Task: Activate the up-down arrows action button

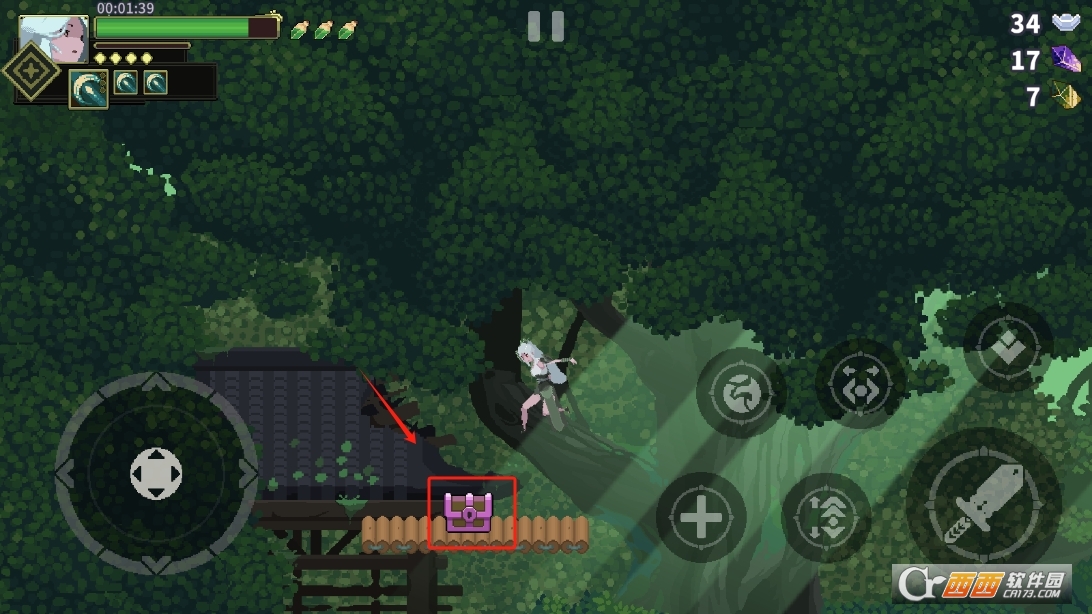Action: pos(826,518)
